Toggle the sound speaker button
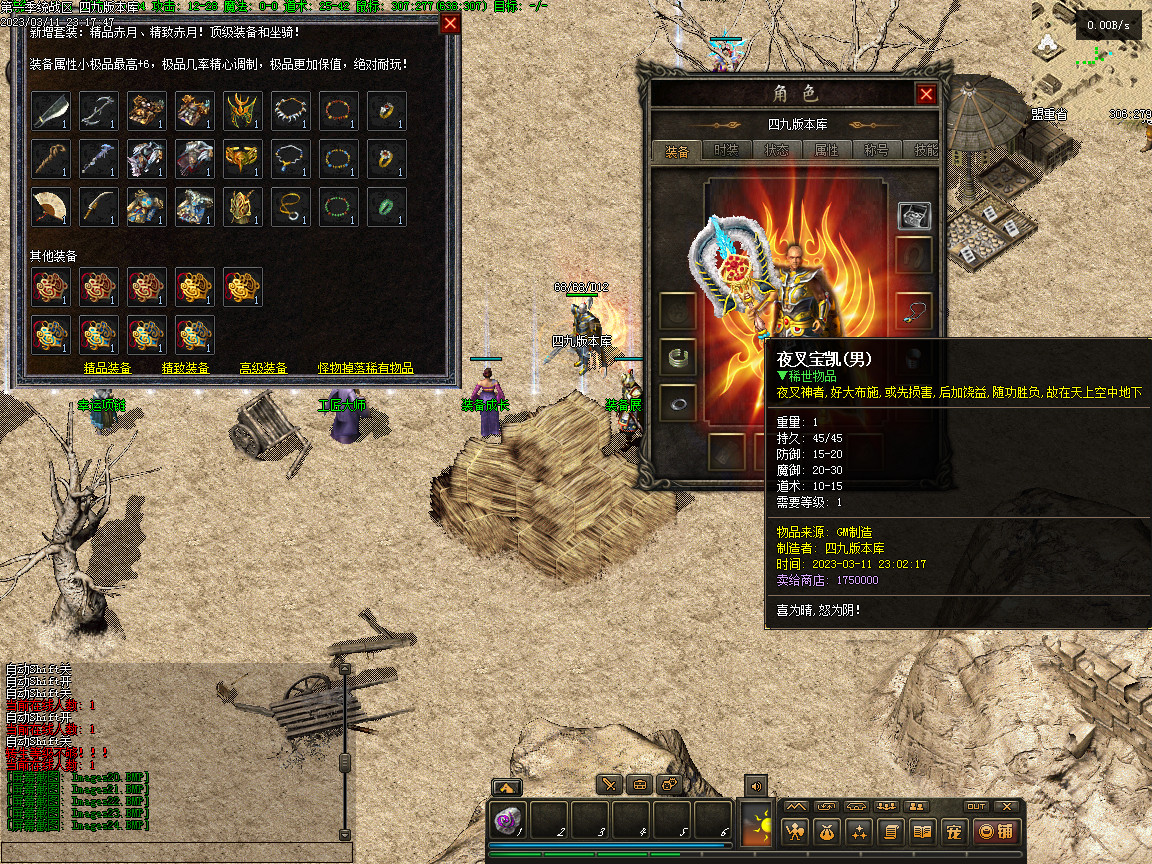 coord(755,785)
